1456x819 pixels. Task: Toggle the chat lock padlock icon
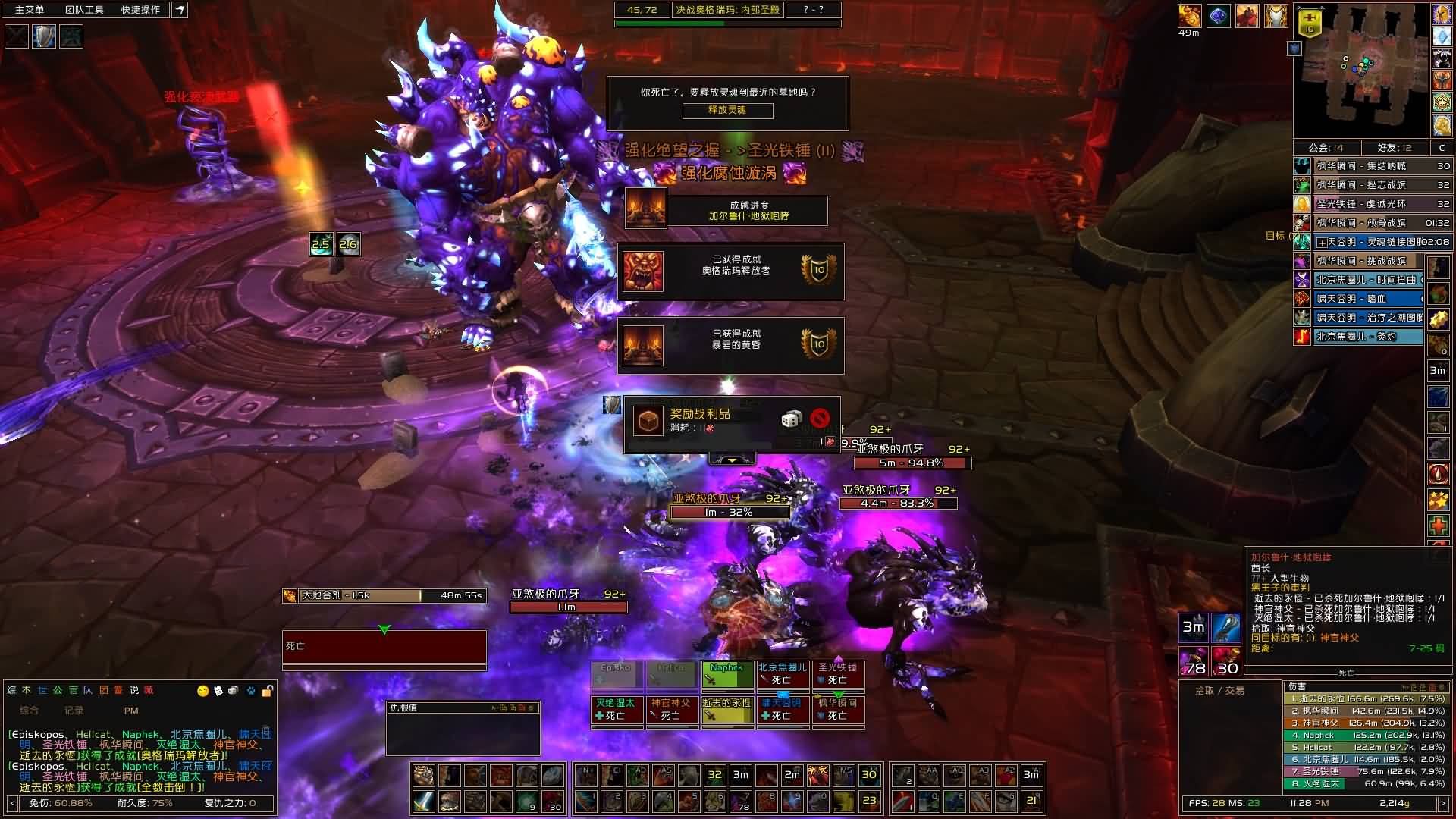tap(266, 691)
